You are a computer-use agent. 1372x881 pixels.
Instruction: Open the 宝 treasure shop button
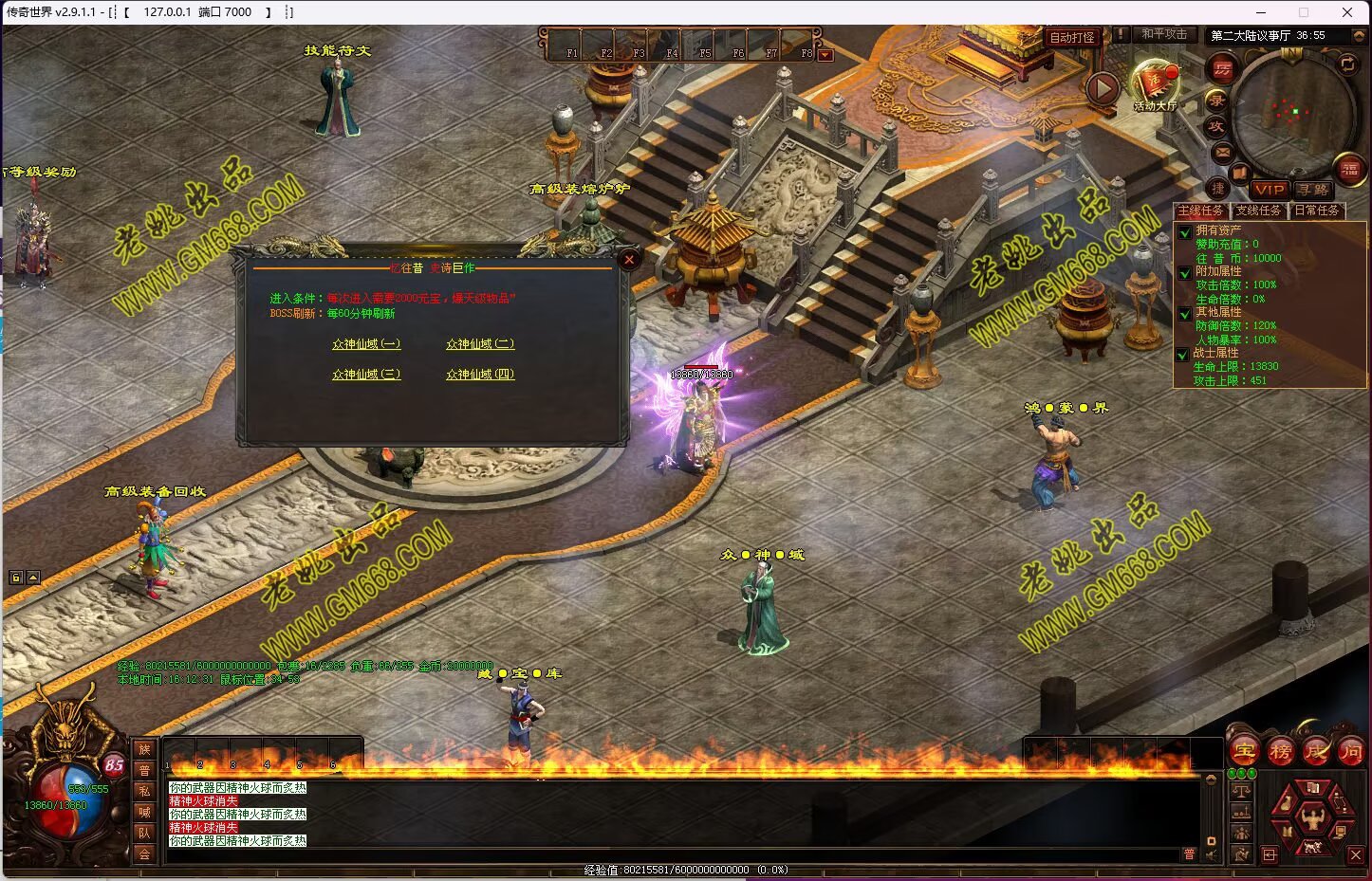pos(1245,752)
